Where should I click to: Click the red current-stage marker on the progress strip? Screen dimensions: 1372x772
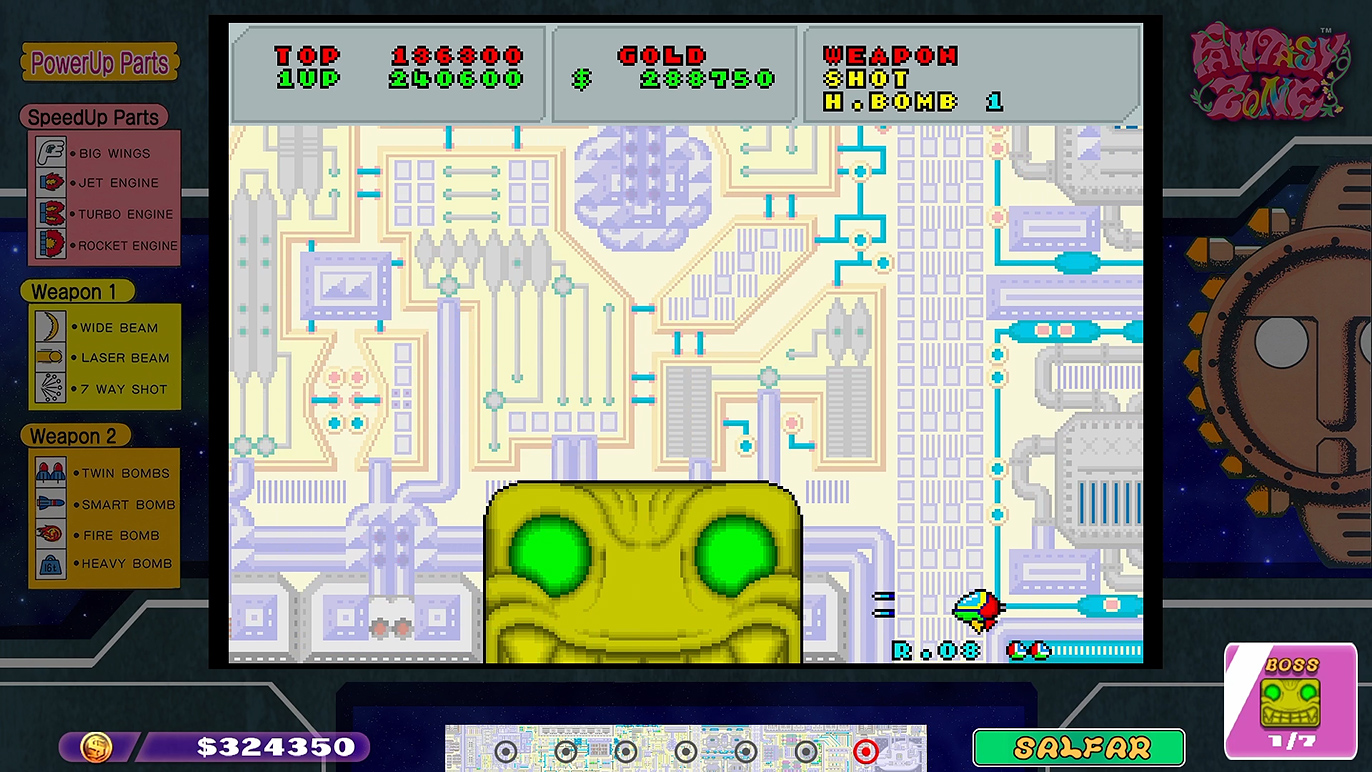(x=866, y=751)
